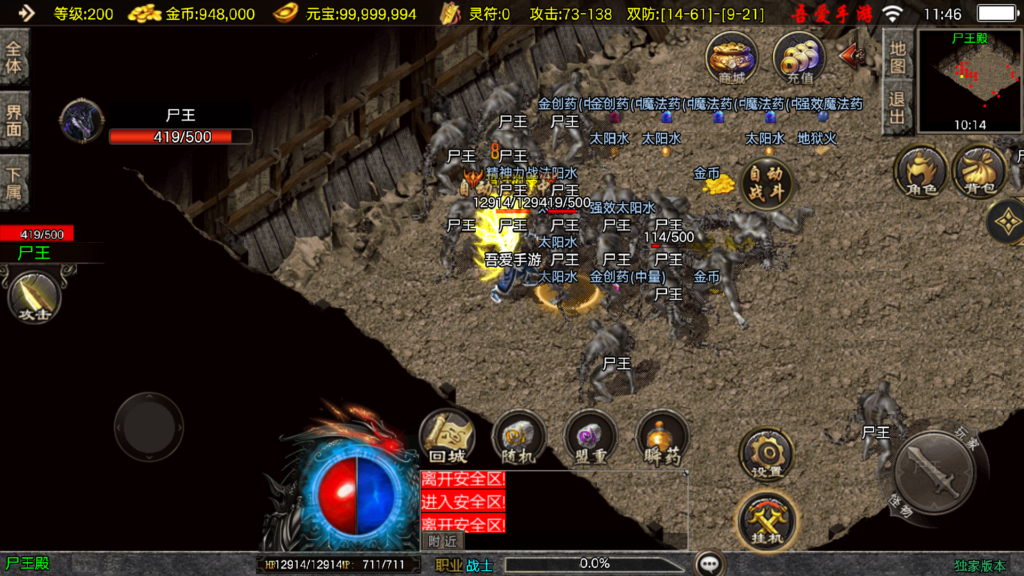The width and height of the screenshot is (1024, 576).
Task: Toggle 自动战斗 auto battle
Action: (767, 183)
